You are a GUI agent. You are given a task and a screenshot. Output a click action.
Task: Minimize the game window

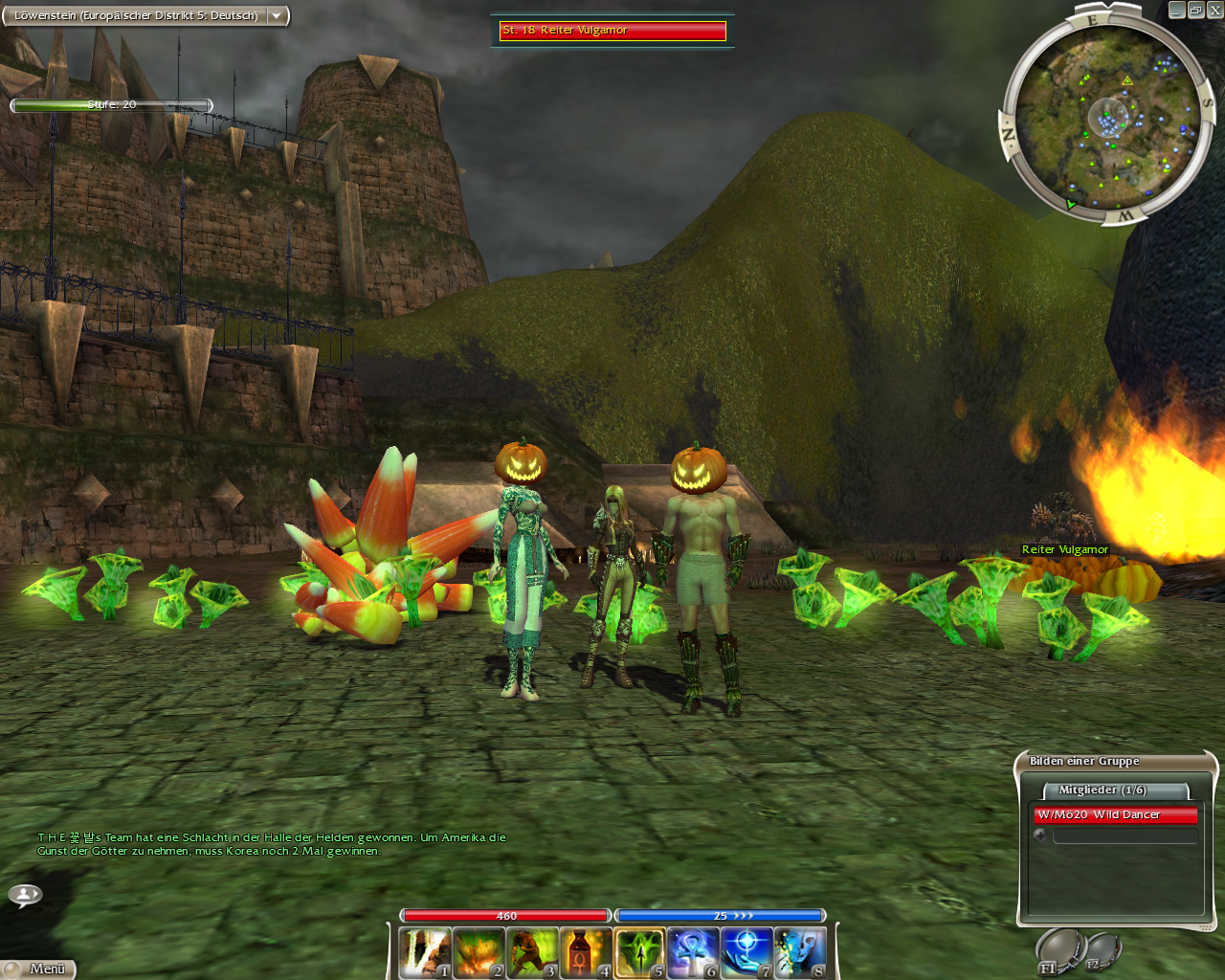tap(1176, 10)
